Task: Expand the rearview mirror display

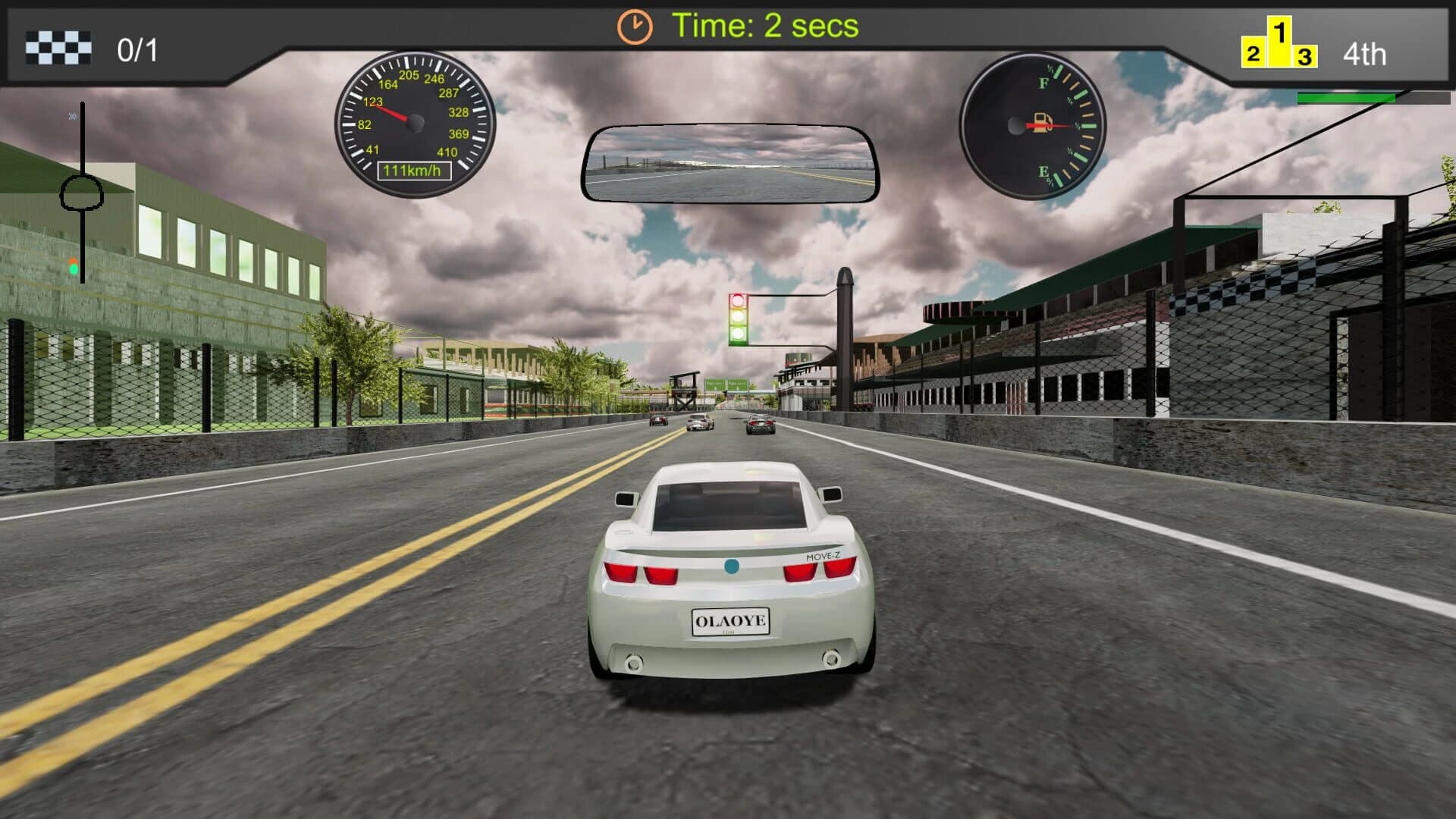Action: 730,163
